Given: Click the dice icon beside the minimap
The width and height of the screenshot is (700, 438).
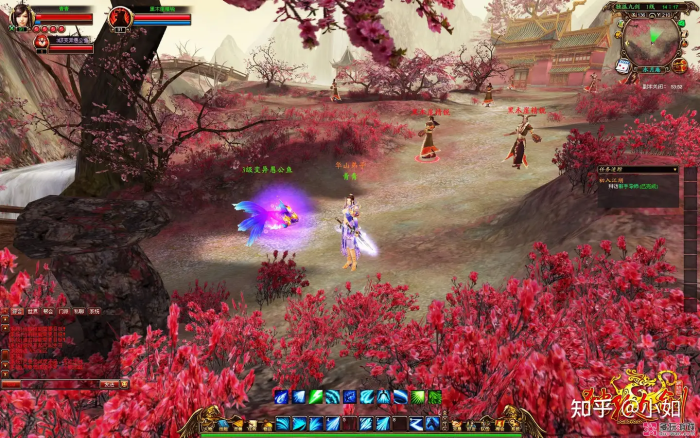Looking at the screenshot, I should point(622,66).
